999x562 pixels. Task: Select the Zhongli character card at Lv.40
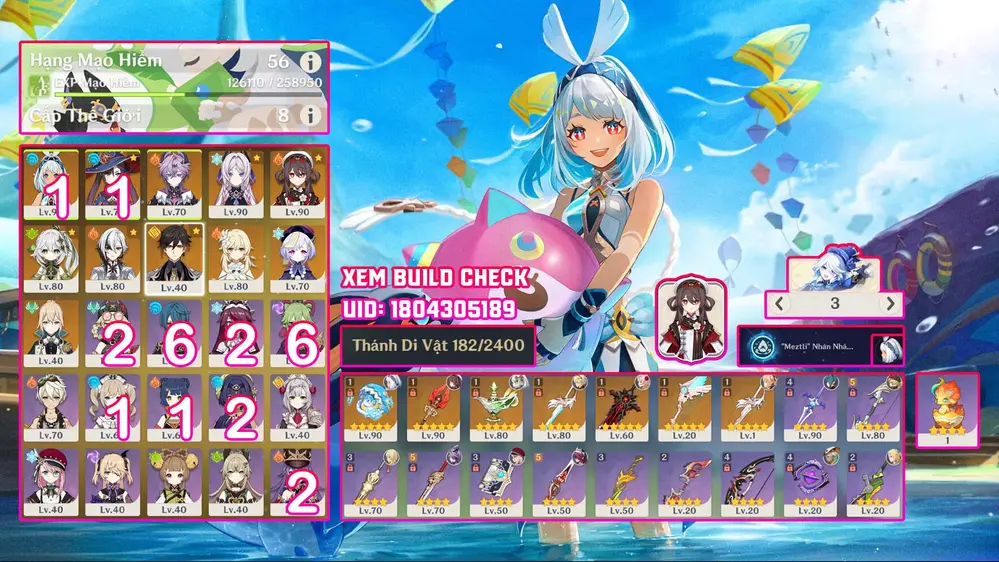pos(174,256)
